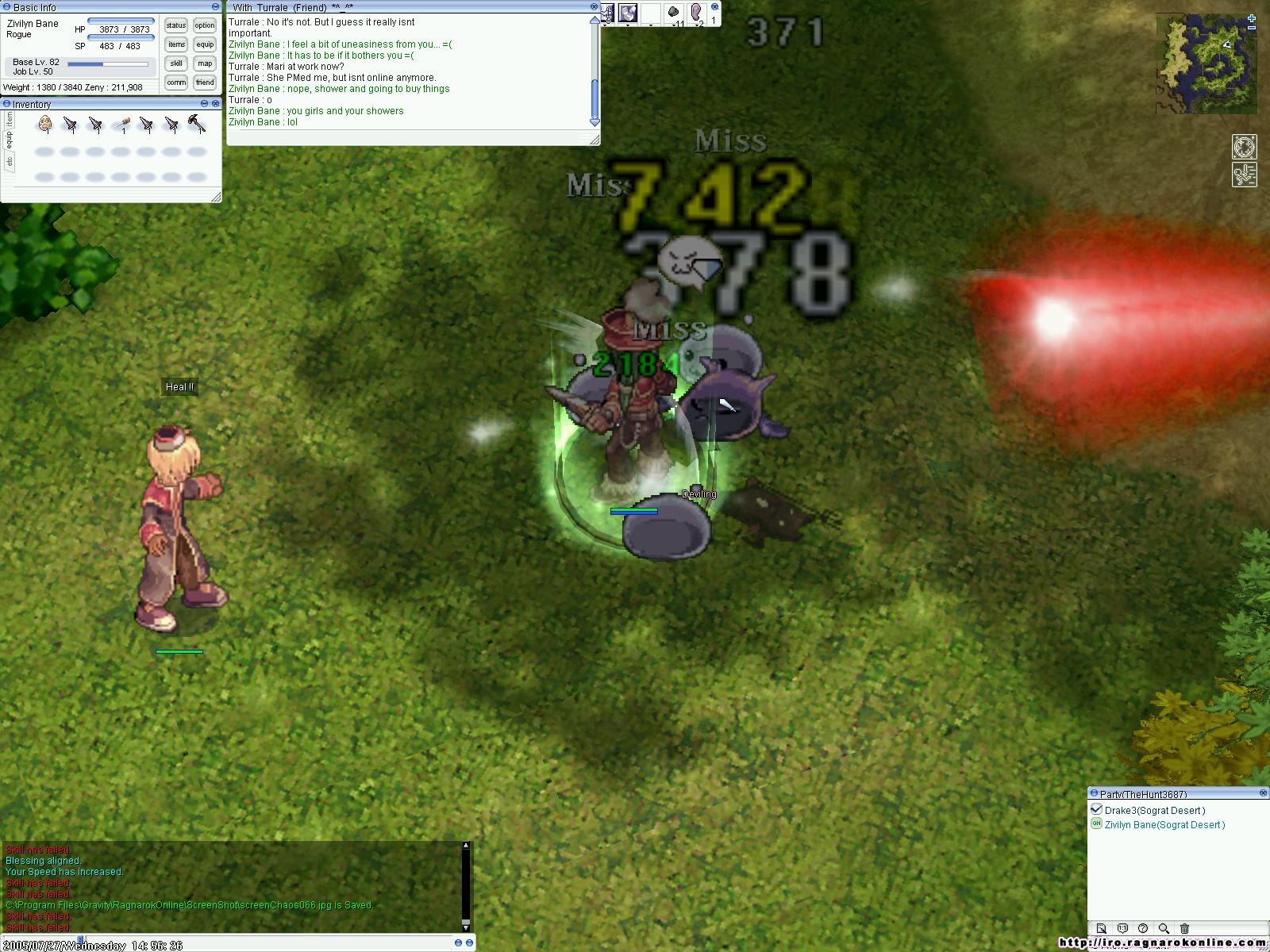Select the hammer item in Inventory
The width and height of the screenshot is (1270, 952).
(196, 124)
